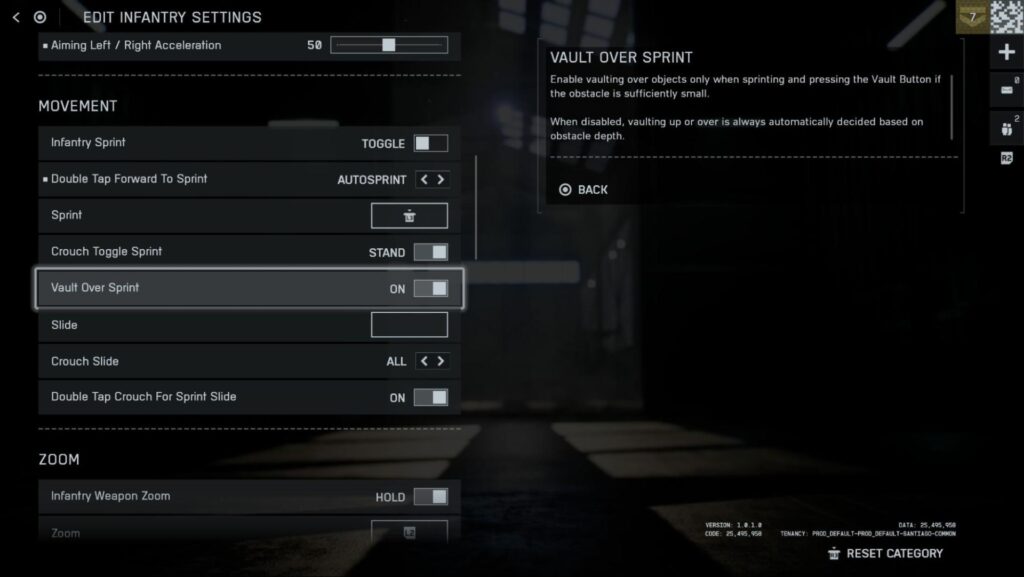Choose previous Crouch Slide option
The height and width of the screenshot is (577, 1024).
pos(423,361)
